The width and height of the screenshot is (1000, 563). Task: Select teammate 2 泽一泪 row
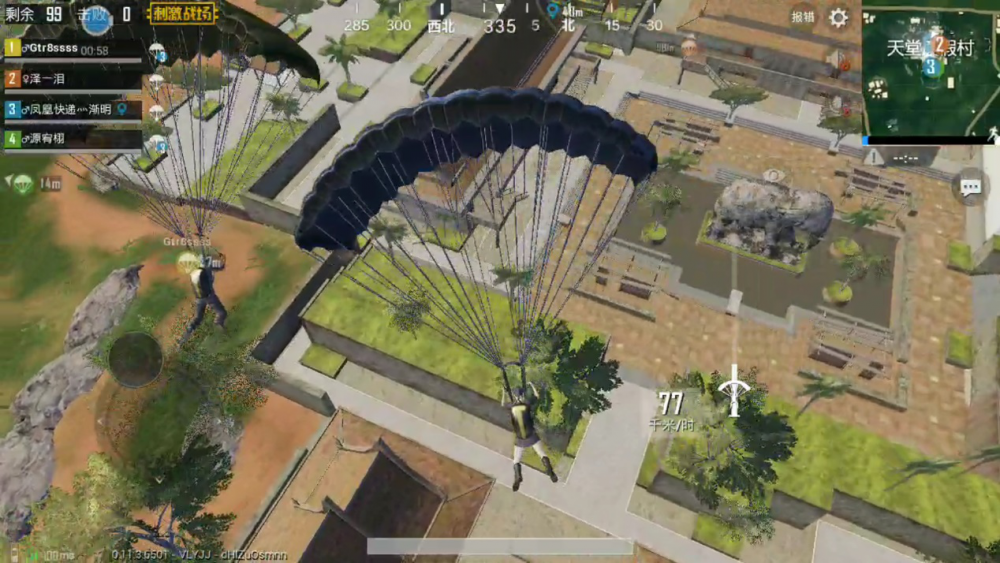71,78
